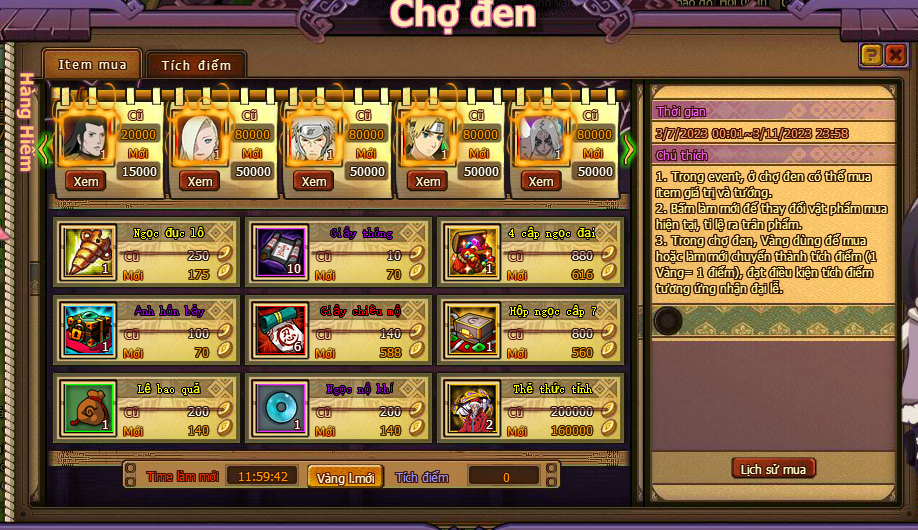The image size is (918, 530).
Task: Show previous heroes with the left green arrow
Action: (44, 149)
